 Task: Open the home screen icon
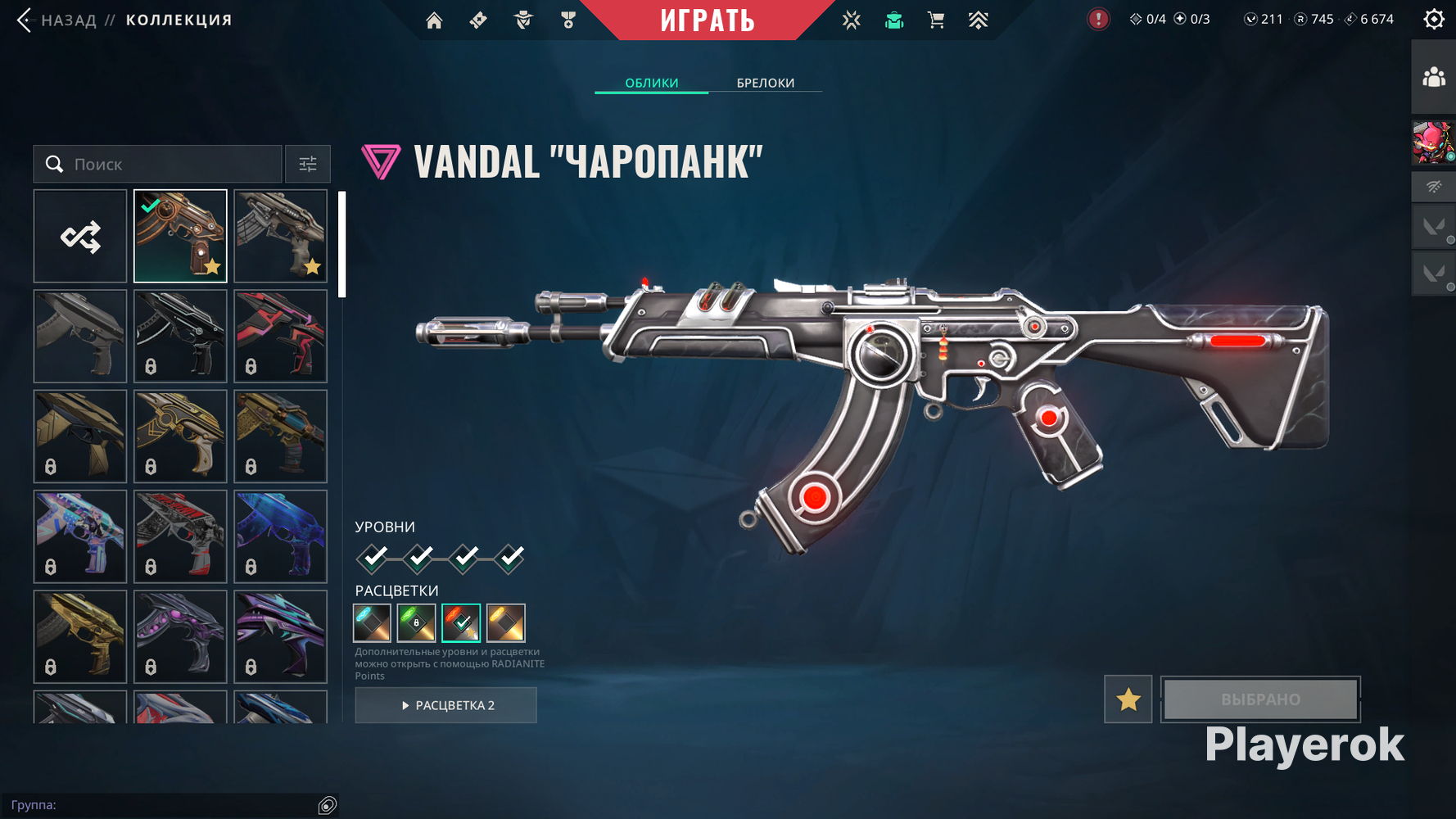point(434,20)
